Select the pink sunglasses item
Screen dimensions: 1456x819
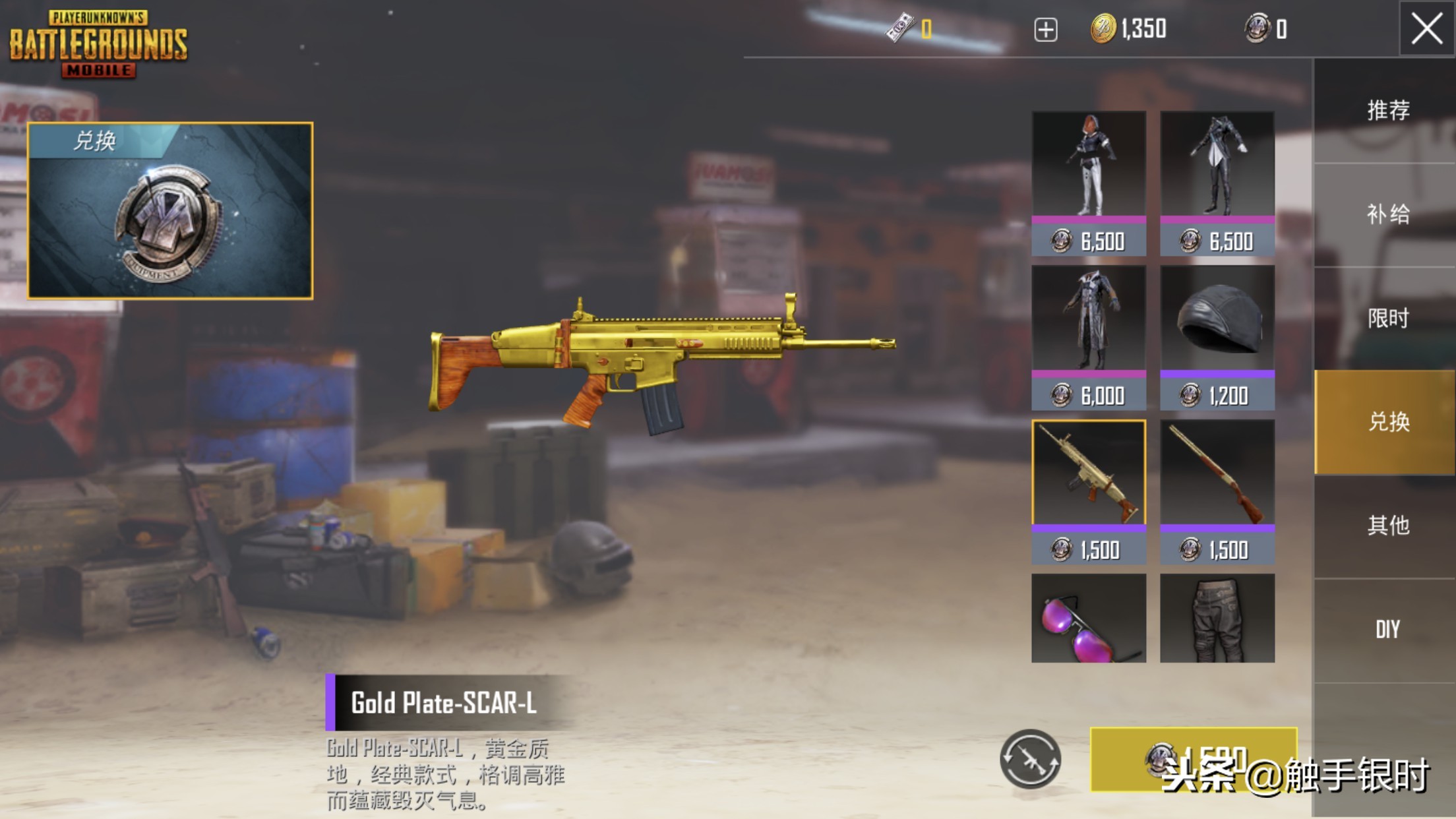(1089, 618)
